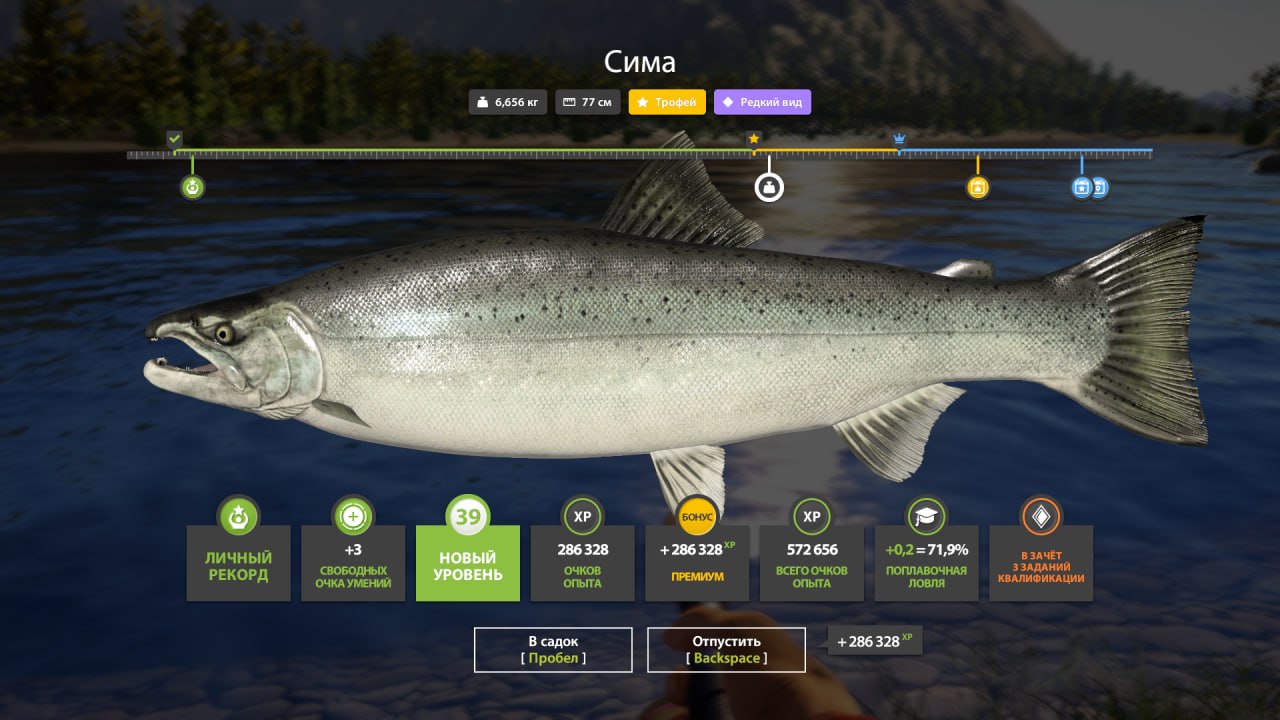Click the white weight marker on scale

point(769,187)
